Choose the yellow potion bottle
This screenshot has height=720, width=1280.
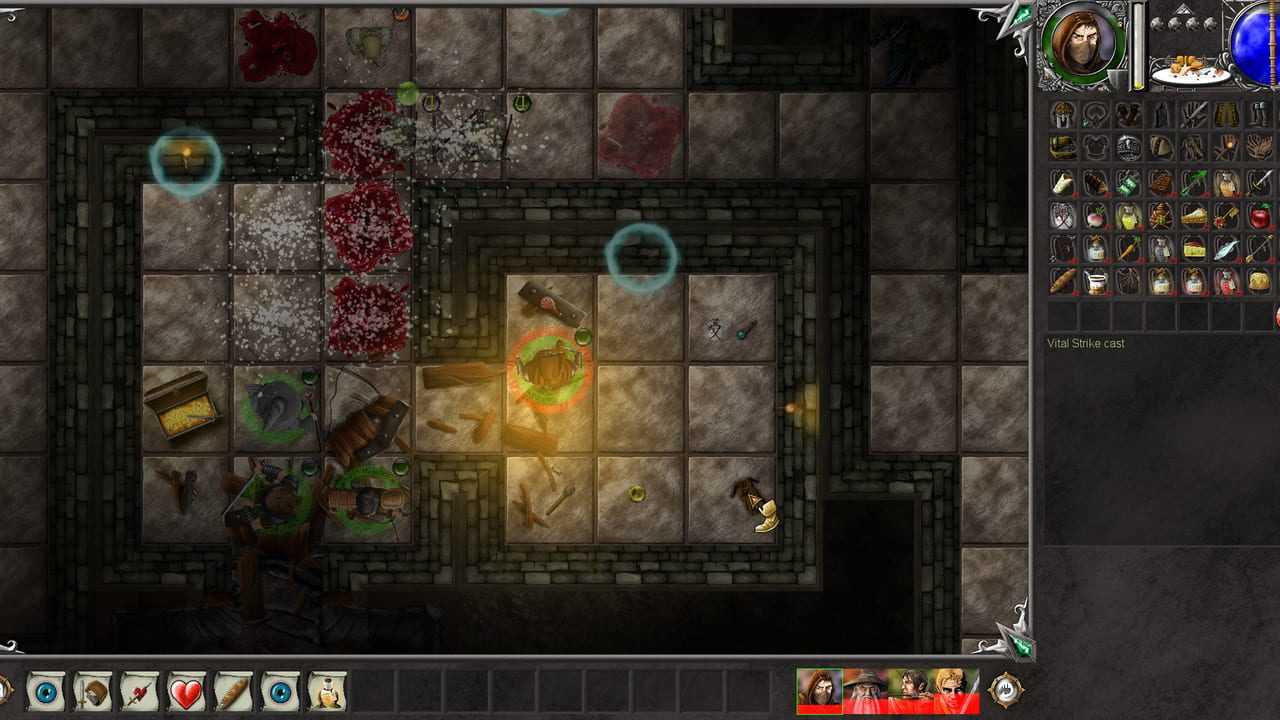1129,216
